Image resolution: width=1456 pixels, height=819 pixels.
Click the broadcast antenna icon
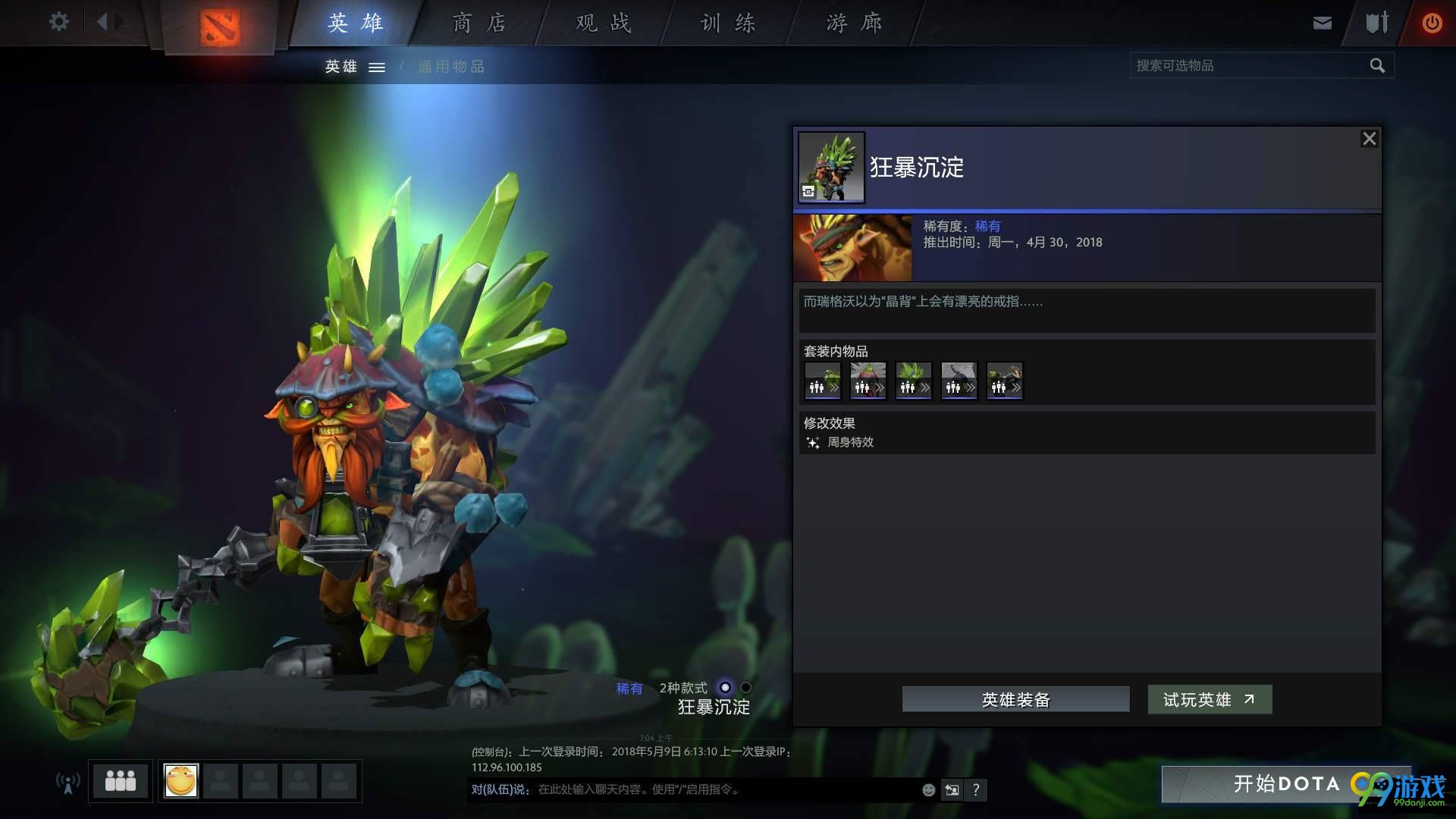[x=67, y=781]
